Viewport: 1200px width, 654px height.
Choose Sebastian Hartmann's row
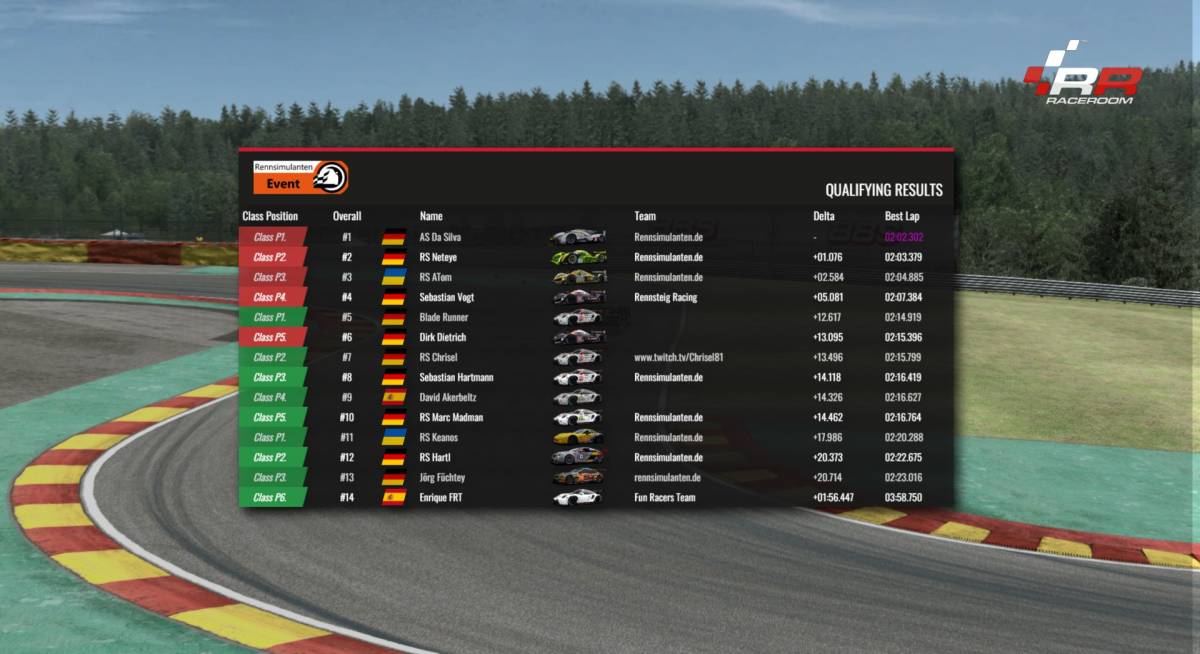pyautogui.click(x=456, y=377)
